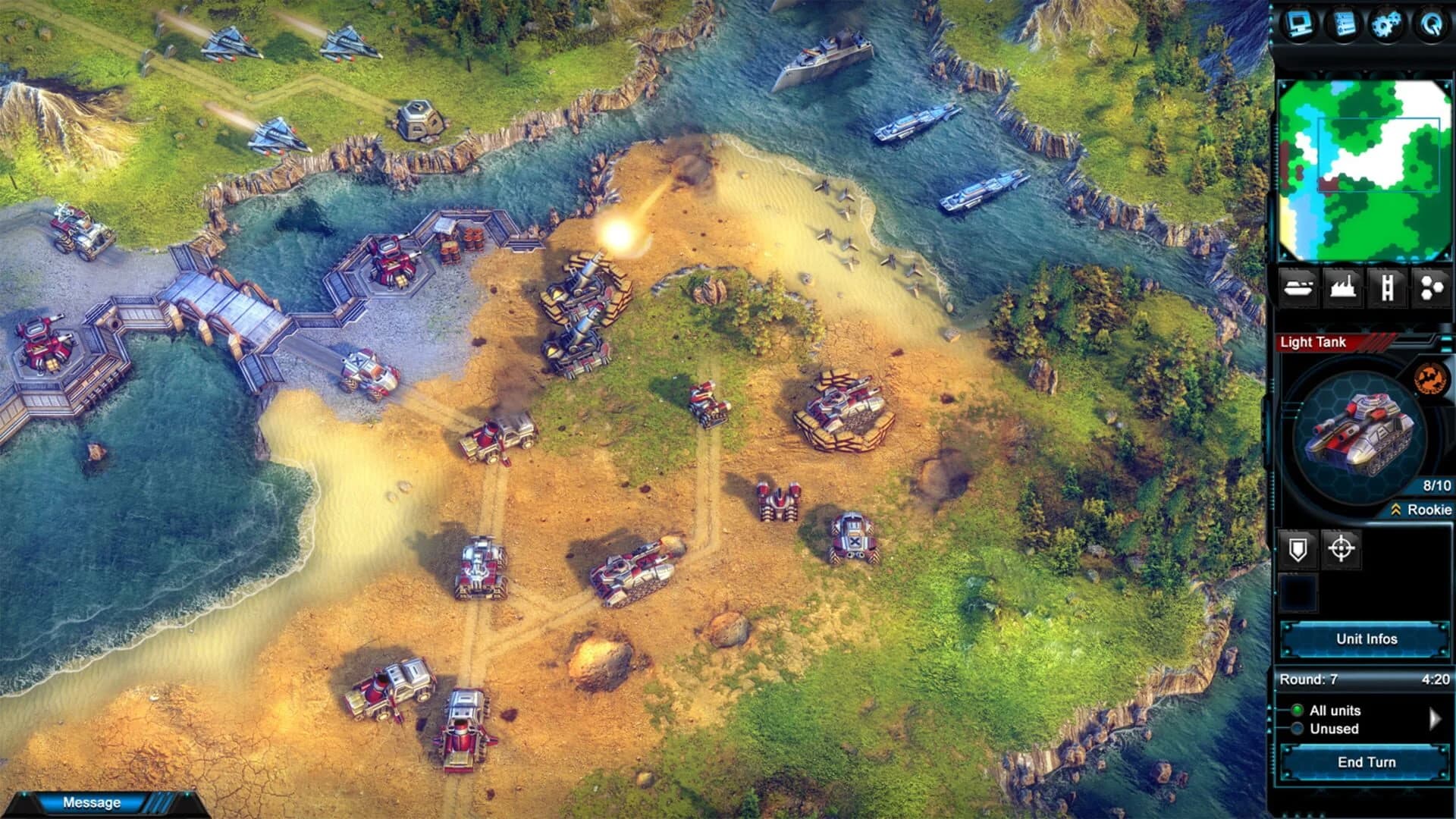Select the All units radio option
The width and height of the screenshot is (1456, 819).
[x=1298, y=711]
